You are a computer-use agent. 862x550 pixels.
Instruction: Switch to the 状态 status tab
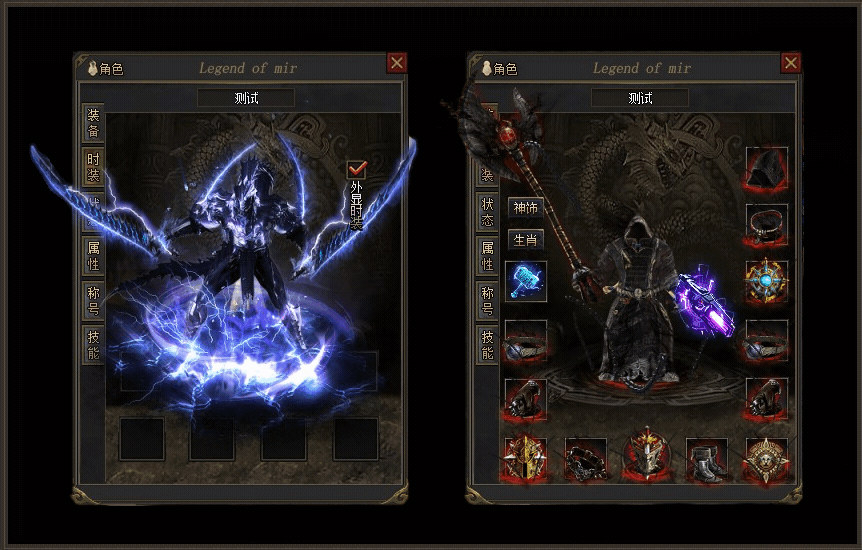(487, 211)
